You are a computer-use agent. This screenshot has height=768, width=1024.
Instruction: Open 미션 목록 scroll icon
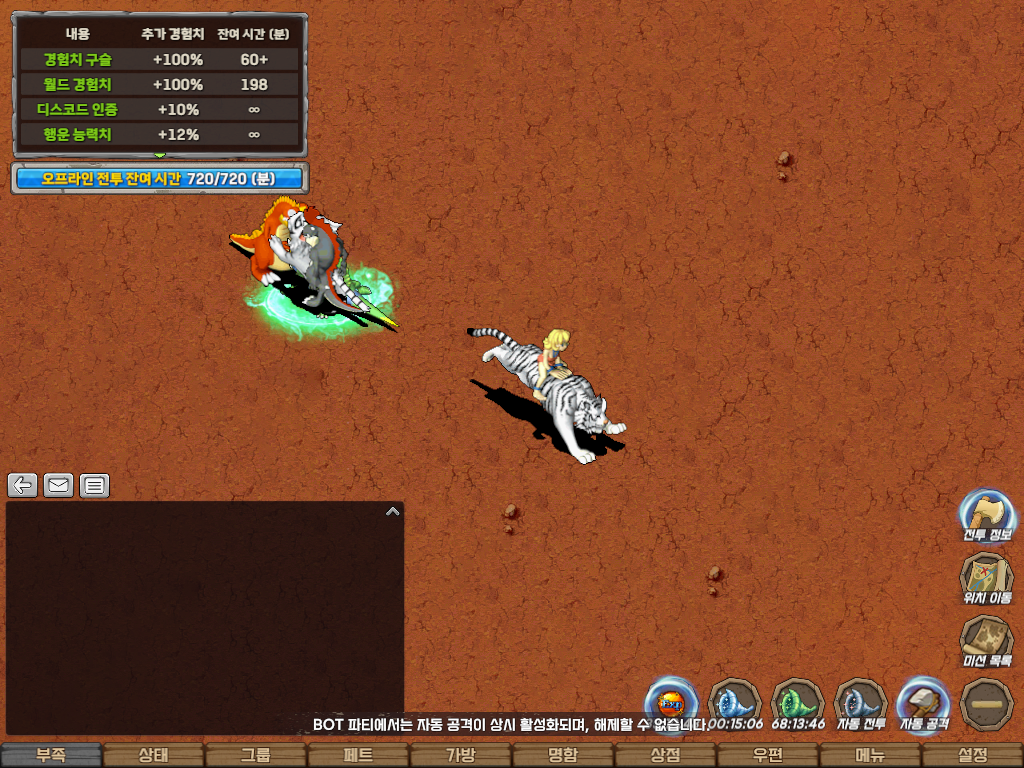point(986,640)
